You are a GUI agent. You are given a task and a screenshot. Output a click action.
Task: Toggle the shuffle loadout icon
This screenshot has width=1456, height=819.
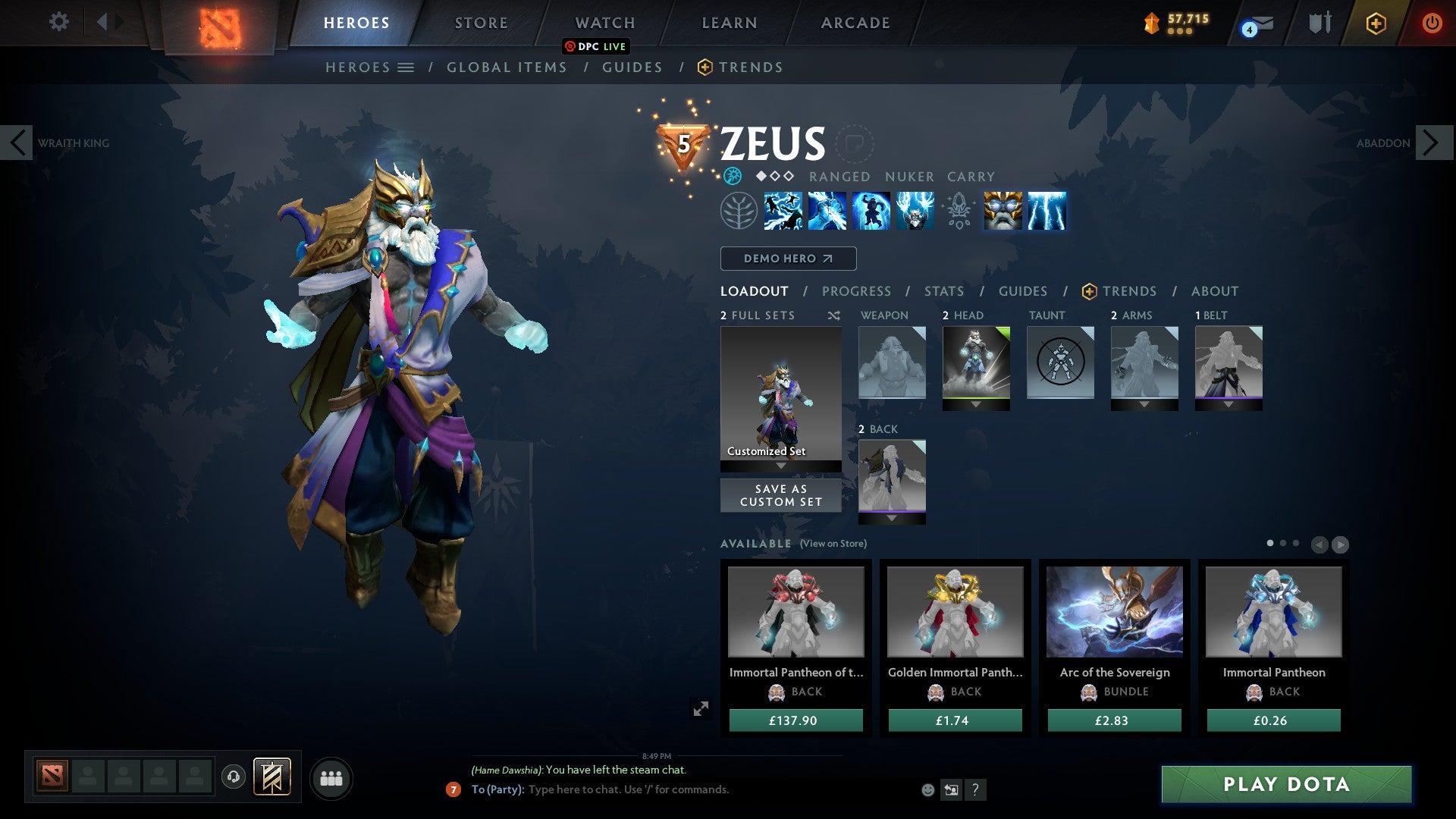[834, 315]
